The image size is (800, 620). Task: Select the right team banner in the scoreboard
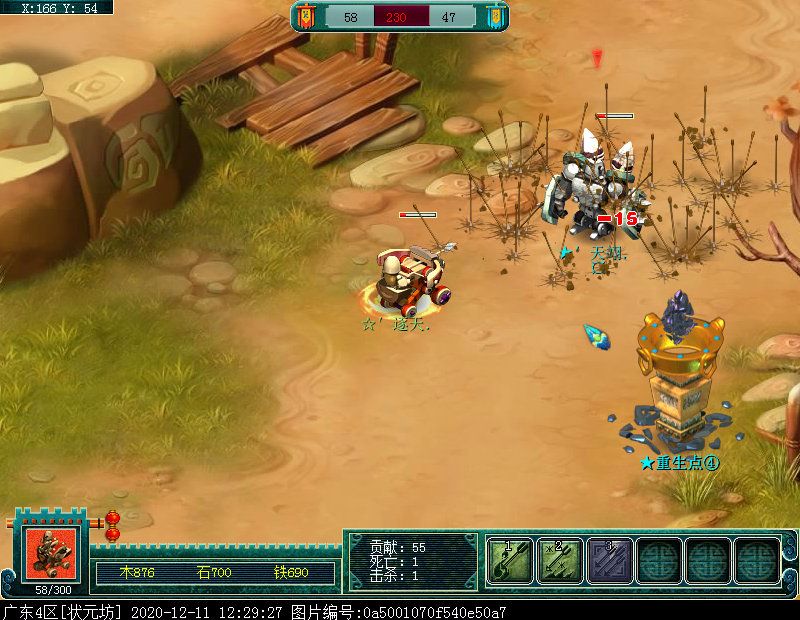(x=494, y=16)
